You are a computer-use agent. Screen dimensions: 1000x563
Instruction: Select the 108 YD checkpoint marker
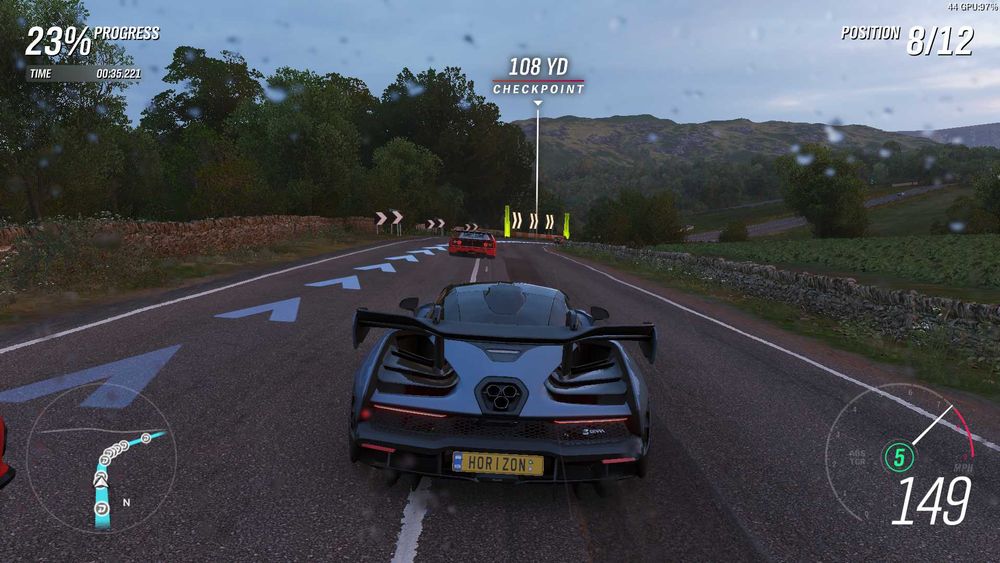point(538,77)
